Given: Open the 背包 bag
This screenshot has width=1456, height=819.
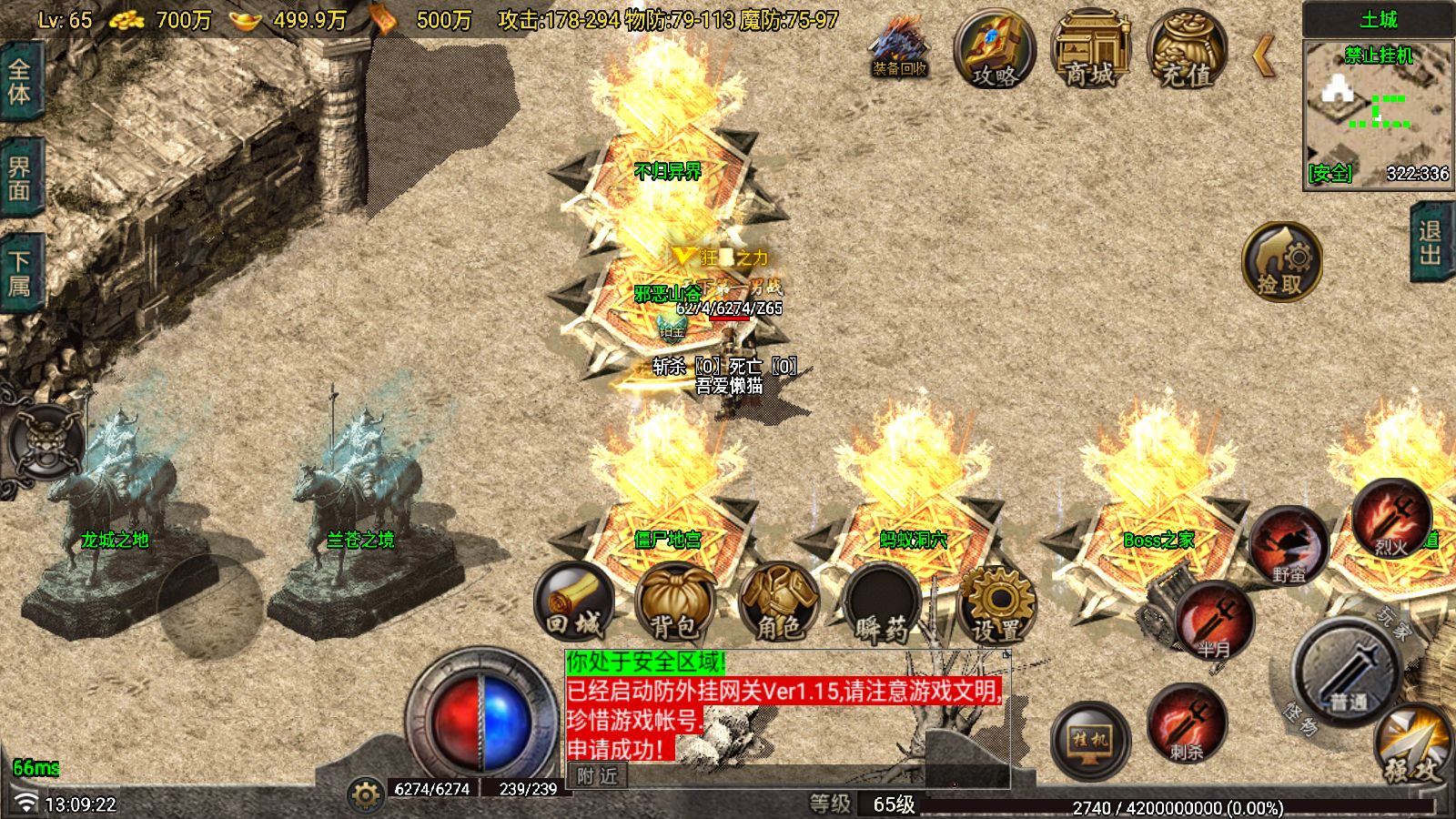Looking at the screenshot, I should point(674,602).
